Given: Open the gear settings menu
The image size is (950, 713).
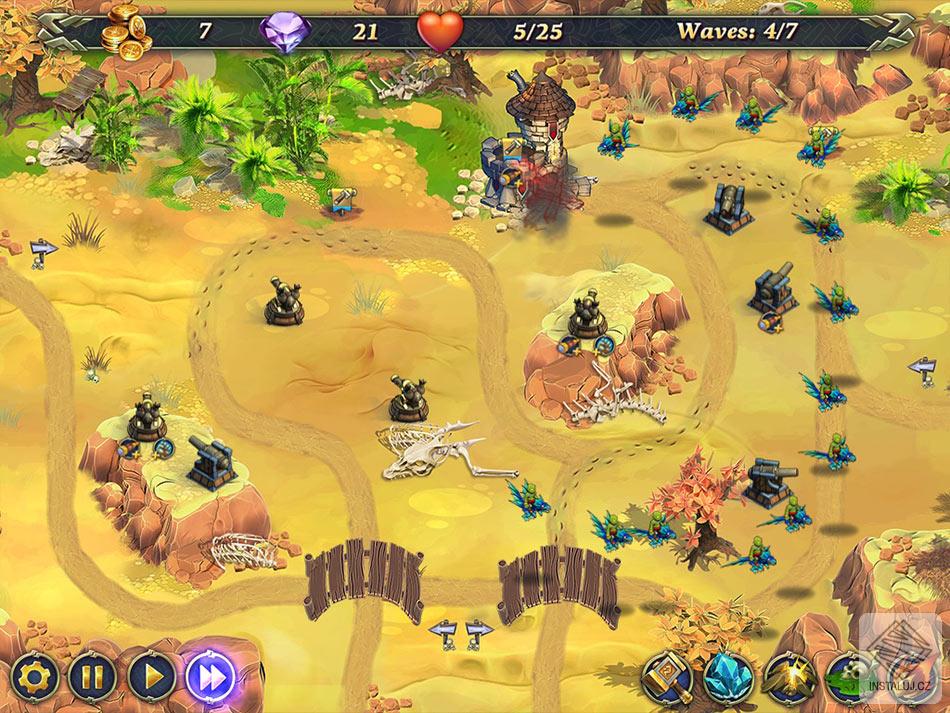Looking at the screenshot, I should coord(32,678).
